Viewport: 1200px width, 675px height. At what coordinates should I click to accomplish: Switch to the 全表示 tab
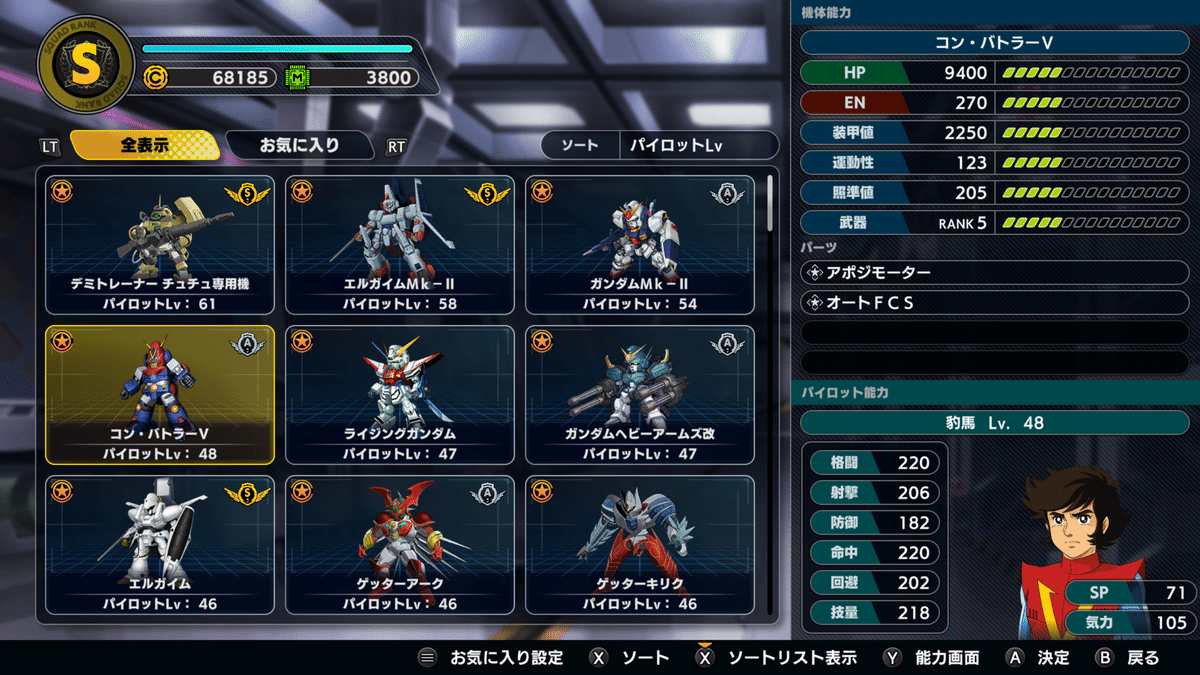[145, 145]
